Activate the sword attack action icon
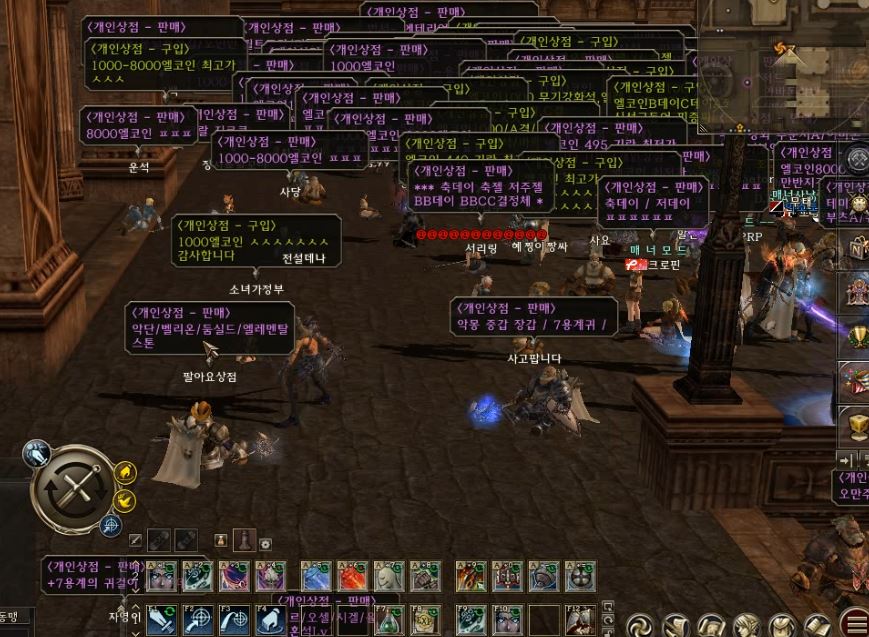This screenshot has width=869, height=637. pos(161,621)
